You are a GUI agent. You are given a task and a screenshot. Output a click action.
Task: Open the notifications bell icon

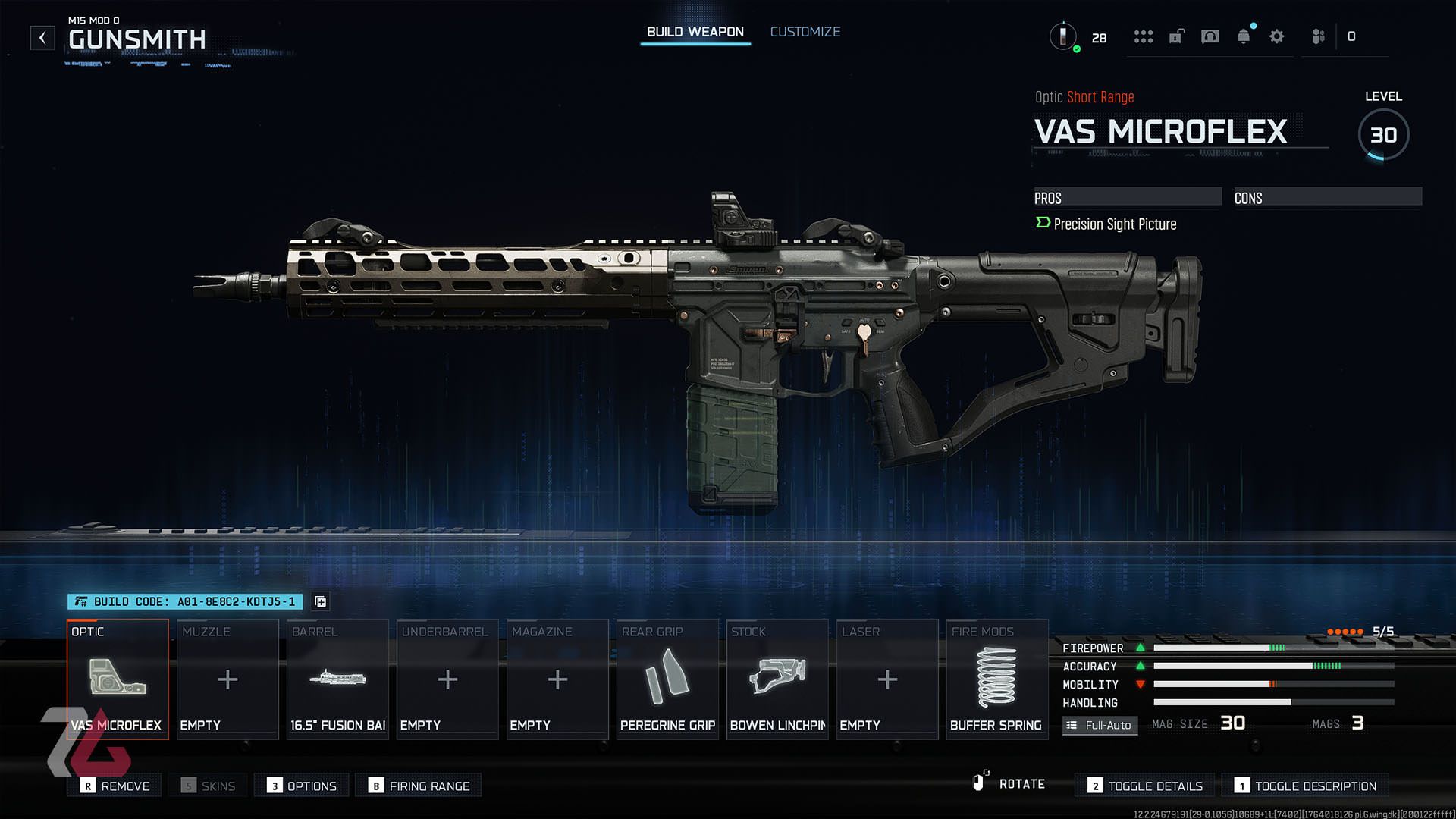1244,36
